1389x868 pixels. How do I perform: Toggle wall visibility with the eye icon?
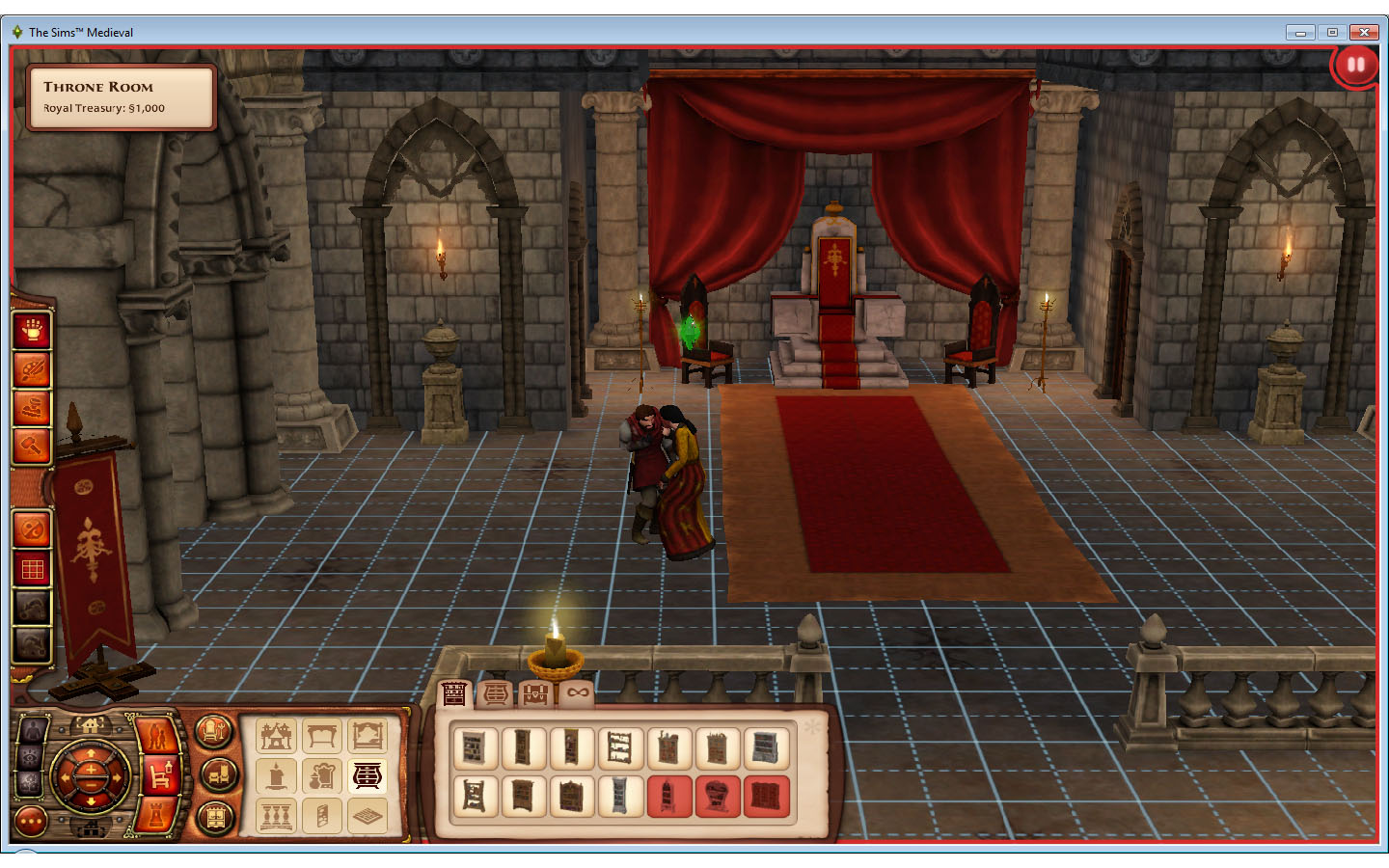[x=30, y=756]
